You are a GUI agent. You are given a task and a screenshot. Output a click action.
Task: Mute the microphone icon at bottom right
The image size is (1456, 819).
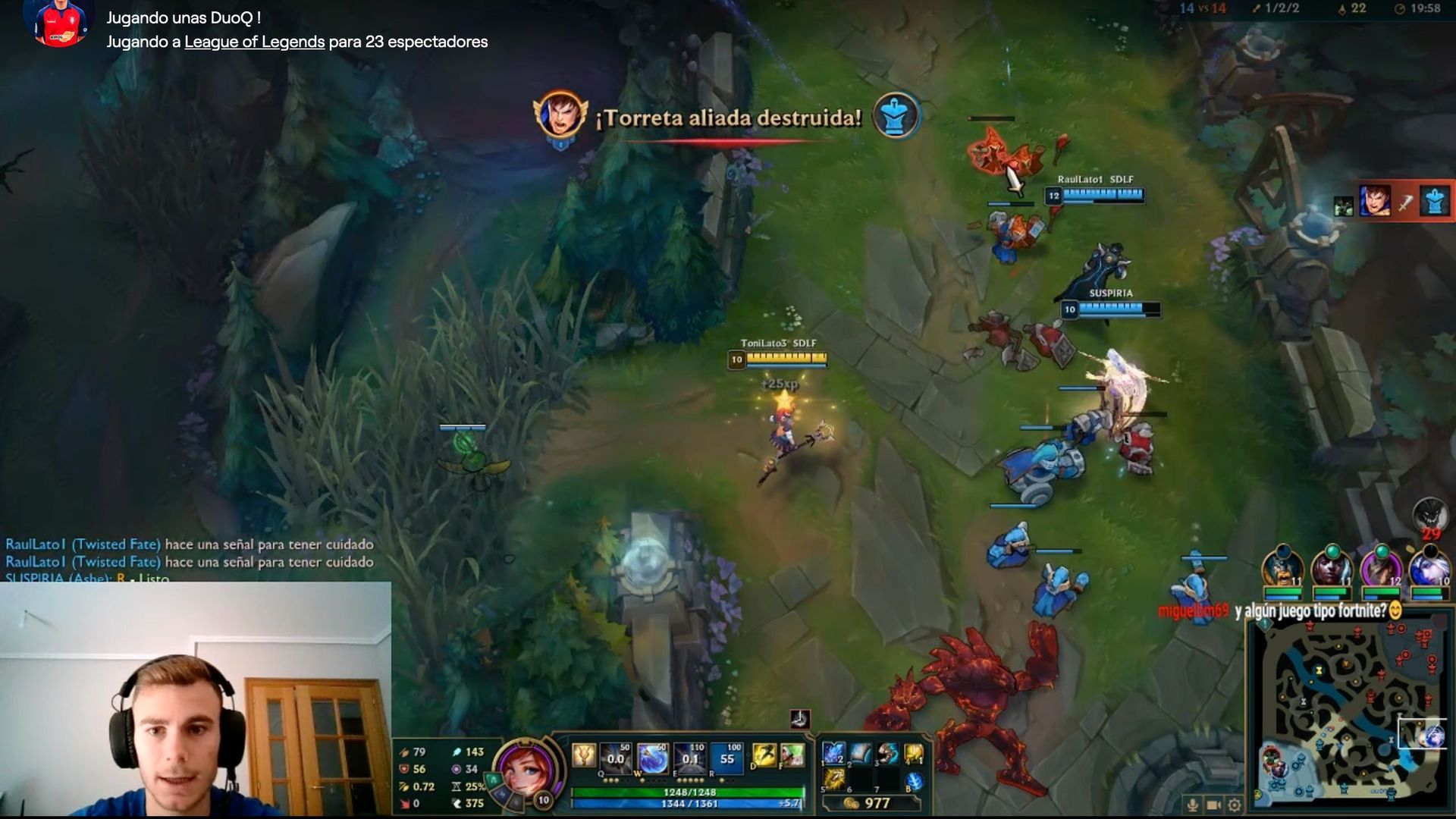tap(1193, 805)
